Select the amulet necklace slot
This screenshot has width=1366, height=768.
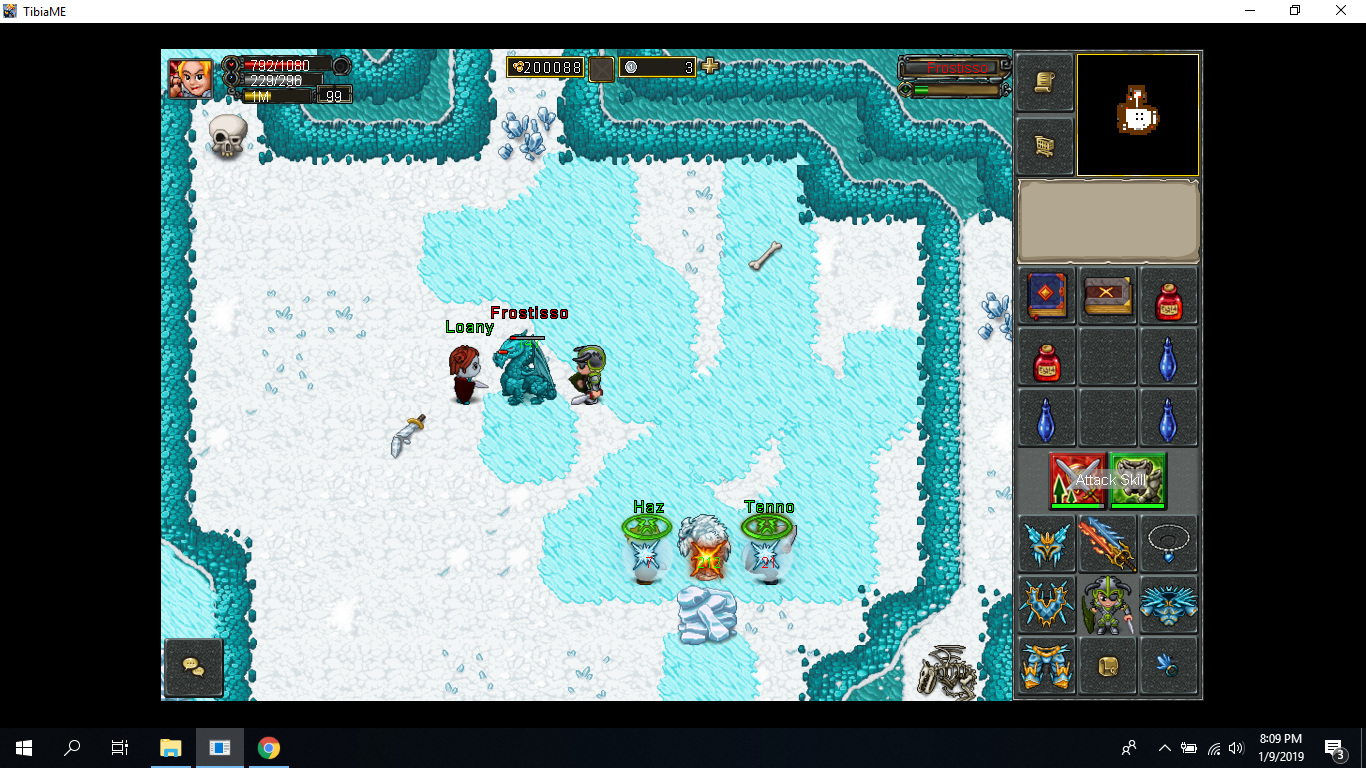(1168, 545)
